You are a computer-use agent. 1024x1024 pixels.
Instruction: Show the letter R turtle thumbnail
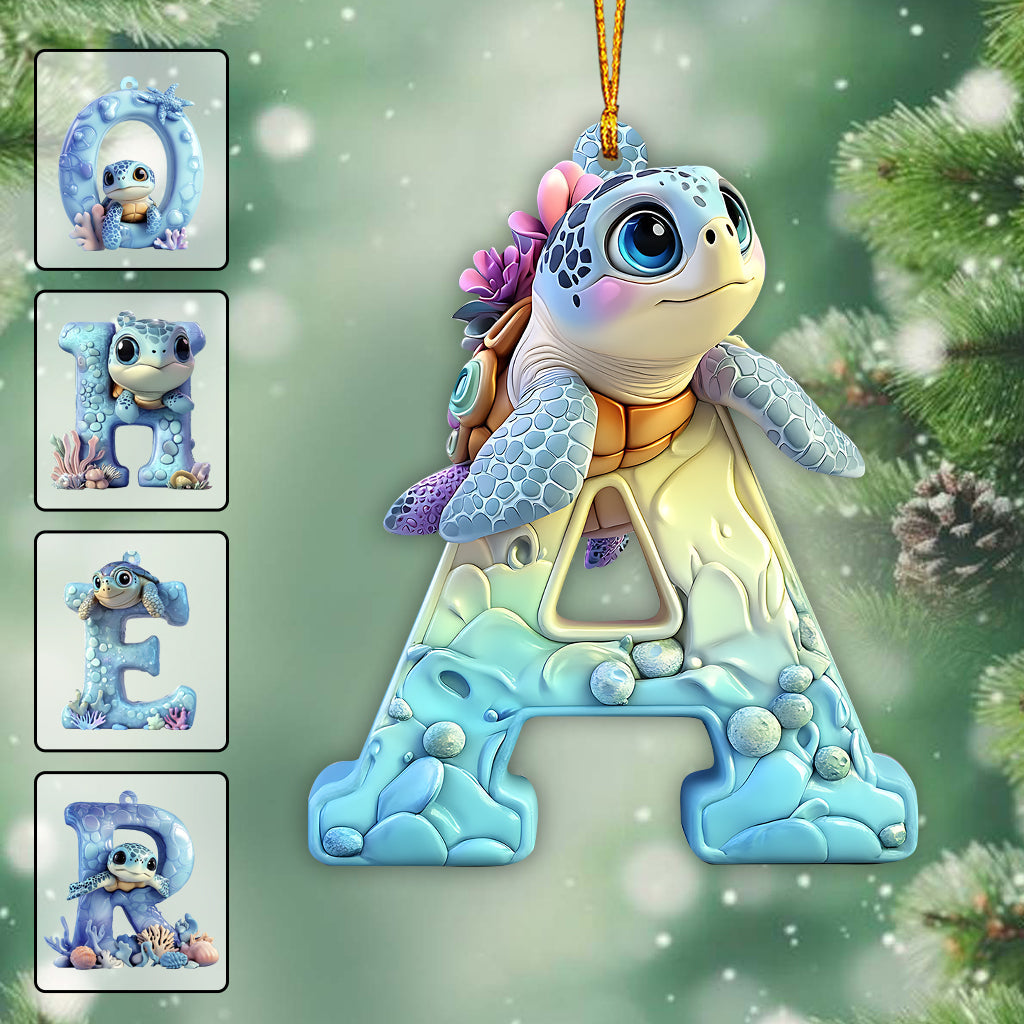131,881
